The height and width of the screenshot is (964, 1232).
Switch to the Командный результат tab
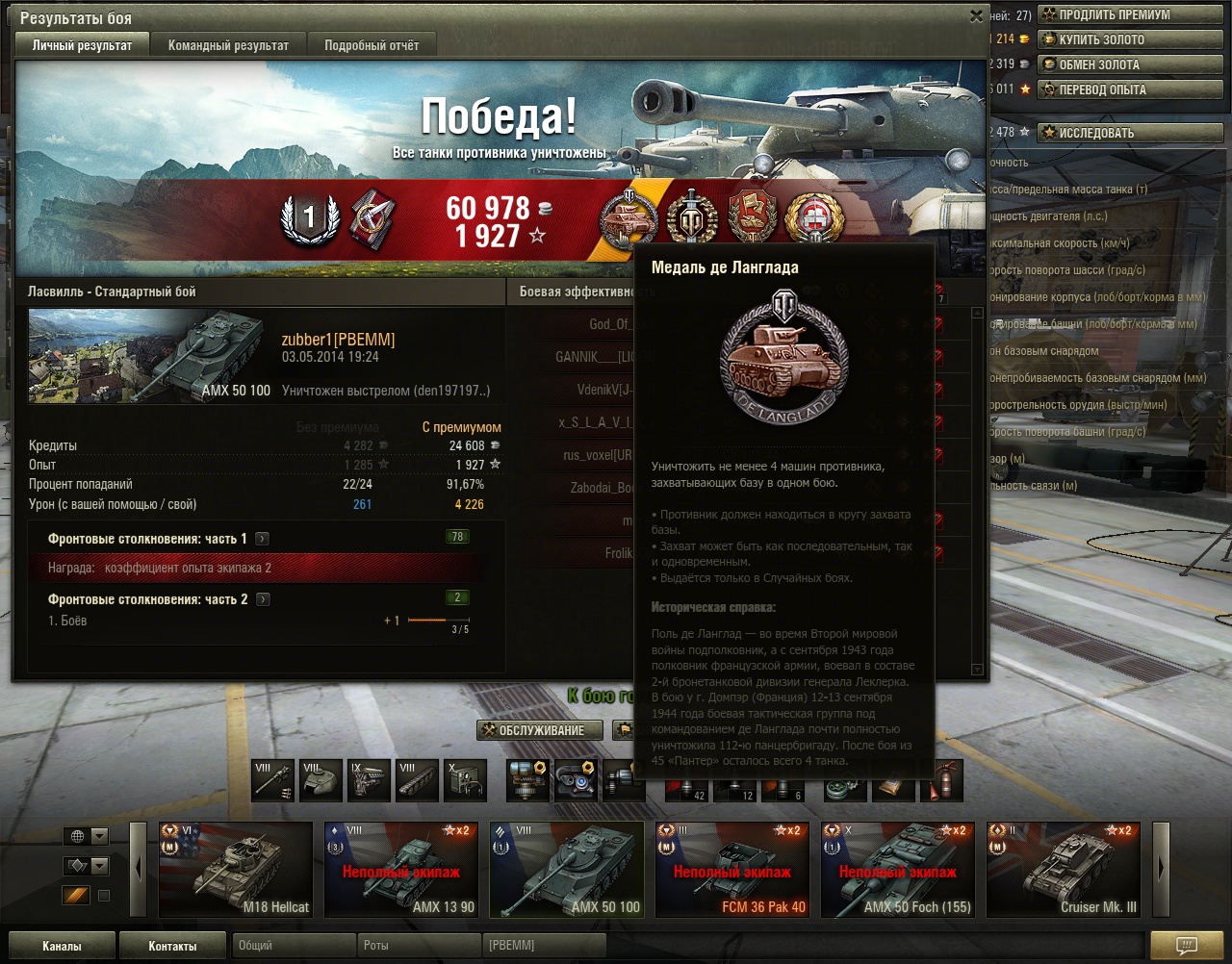tap(228, 45)
